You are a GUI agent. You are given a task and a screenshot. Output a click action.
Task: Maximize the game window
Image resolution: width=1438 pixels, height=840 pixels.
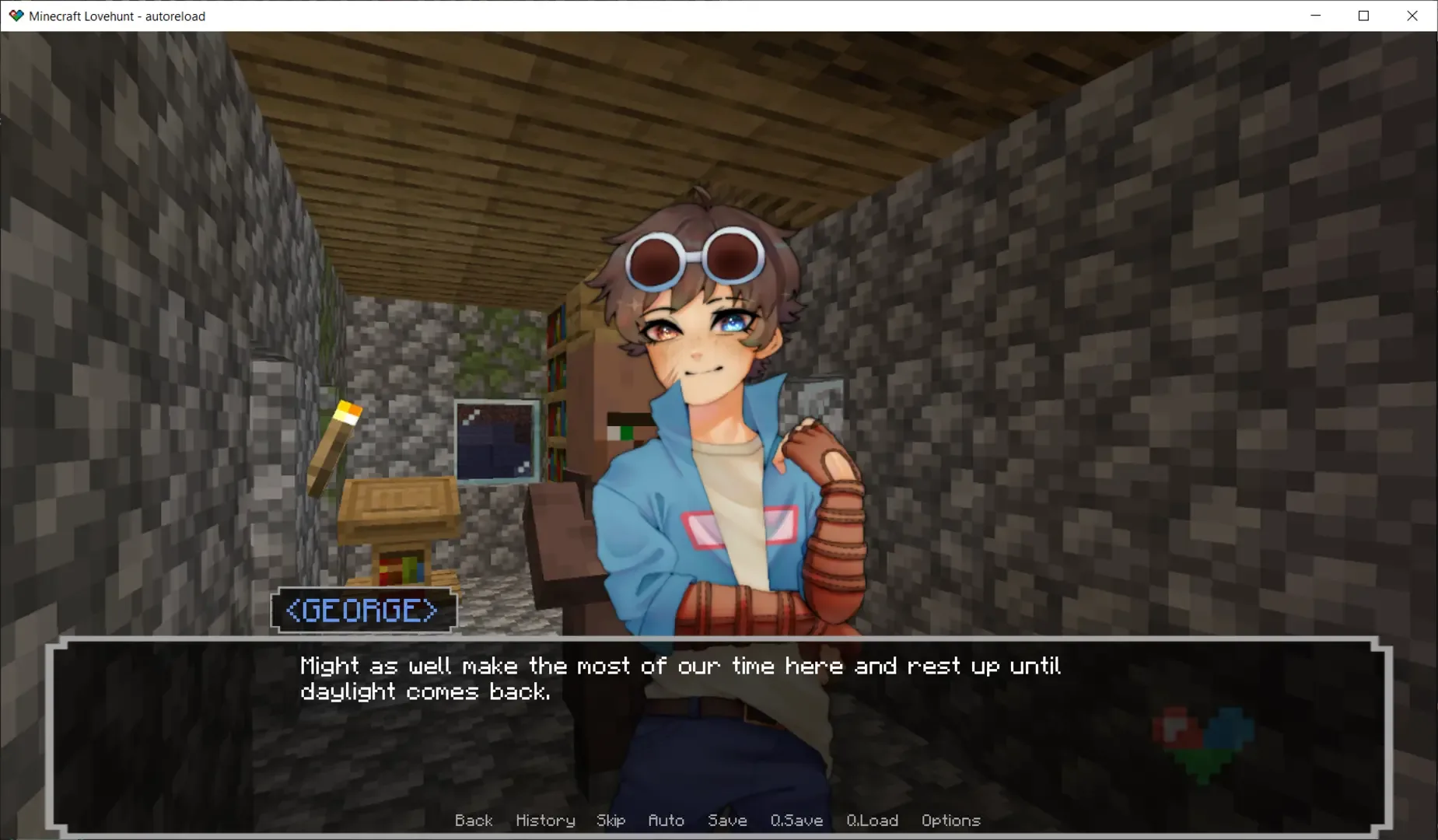click(1363, 15)
